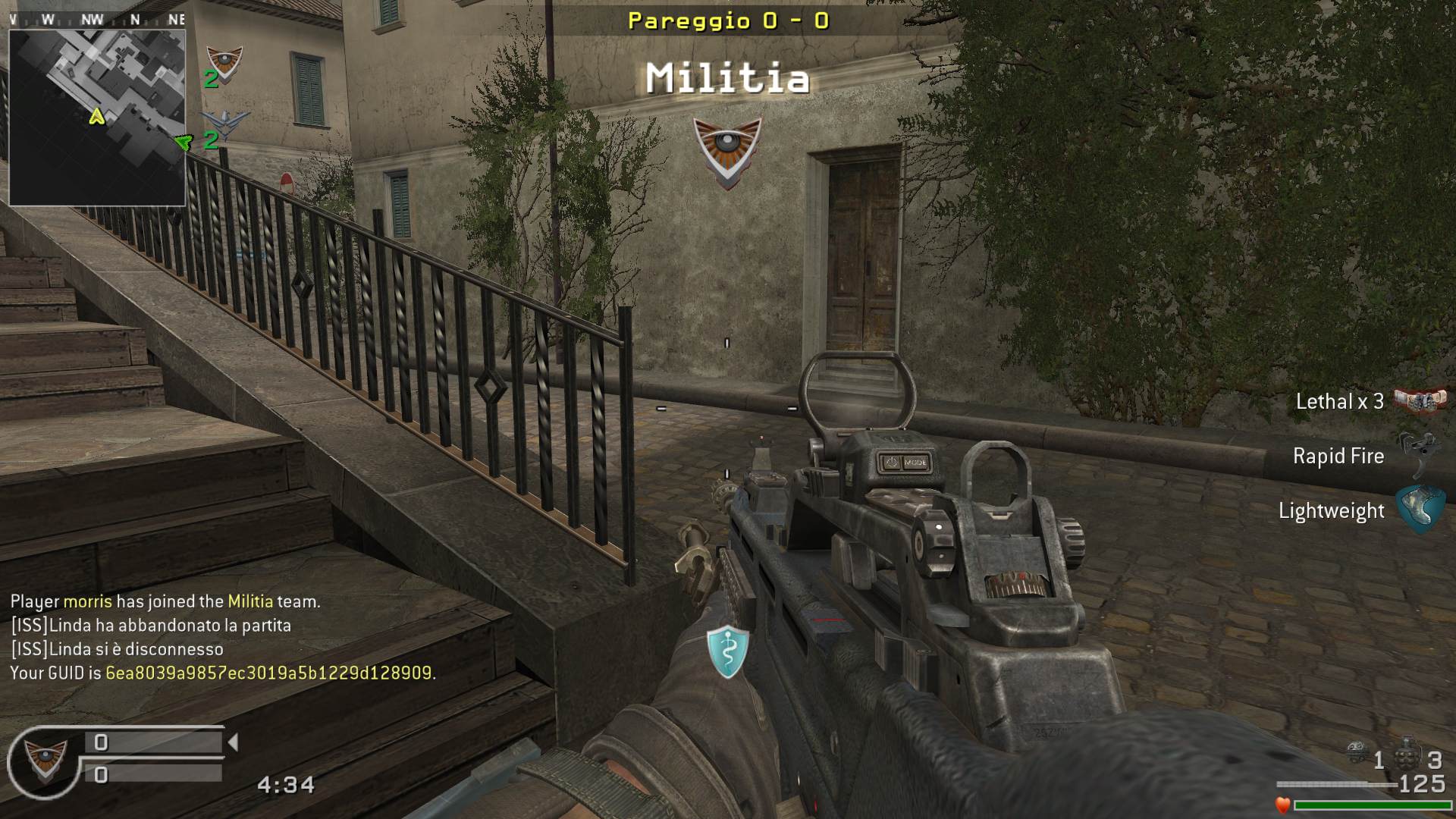
Task: Click the GUID text in chat log
Action: coord(268,673)
